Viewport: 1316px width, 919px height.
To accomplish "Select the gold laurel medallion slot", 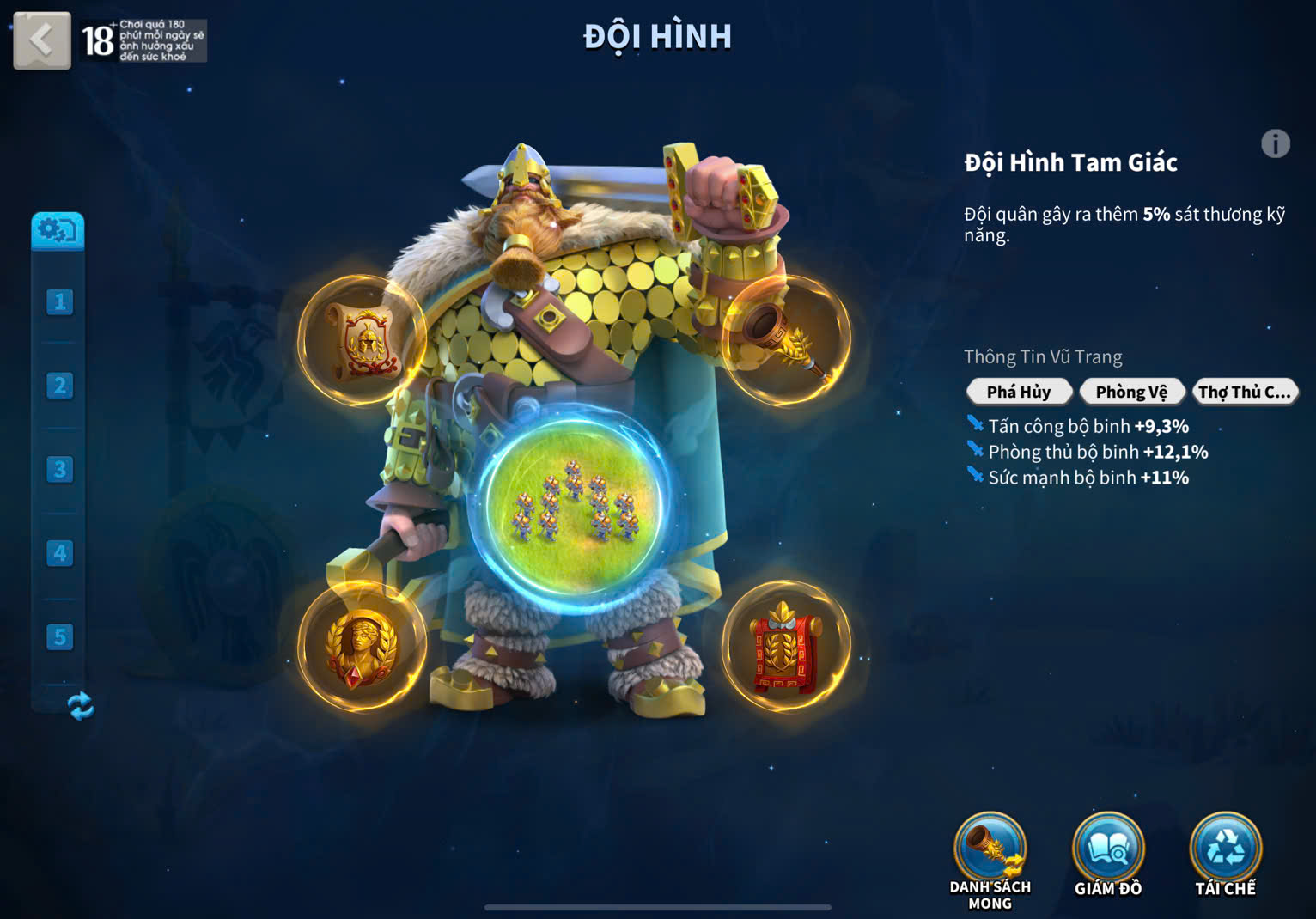I will [x=362, y=647].
